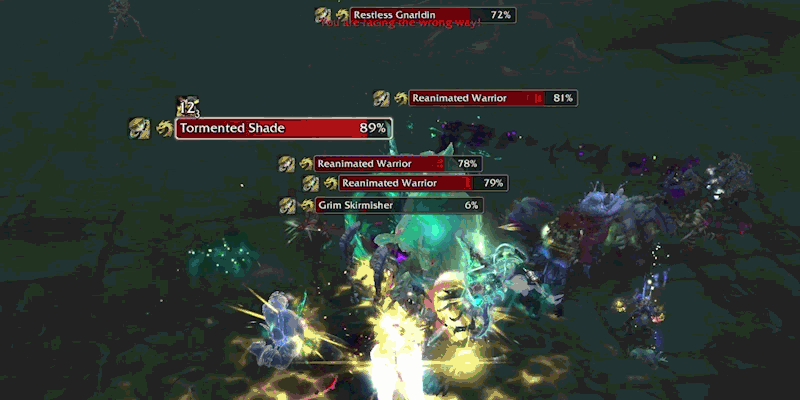The image size is (800, 400).
Task: Select the Reanimated Warrior nameplate at 81%
Action: [493, 98]
